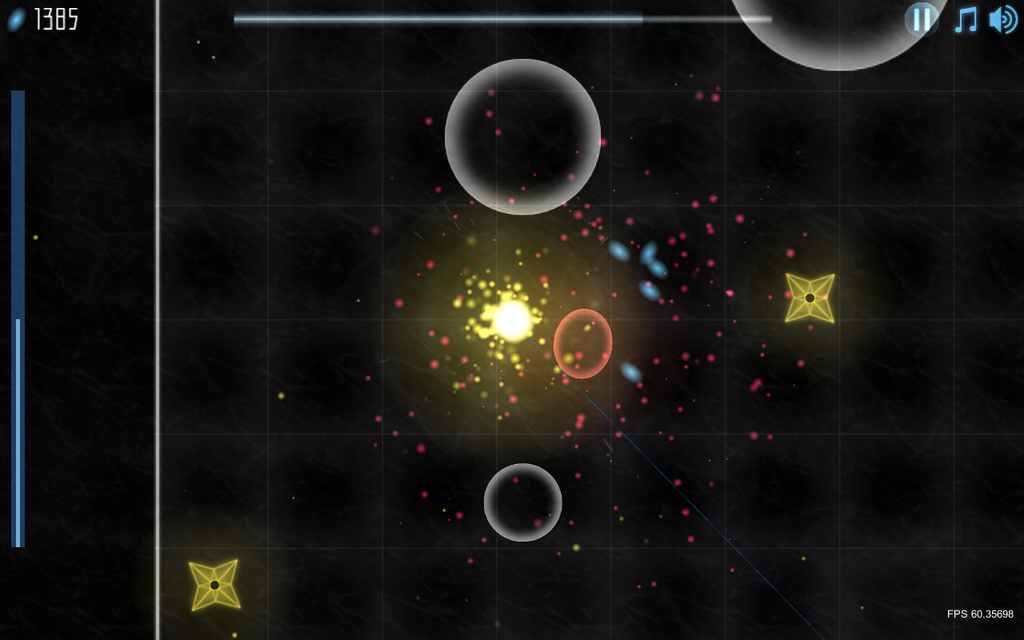Mute sound with the speaker icon
This screenshot has width=1024, height=640.
[1002, 19]
